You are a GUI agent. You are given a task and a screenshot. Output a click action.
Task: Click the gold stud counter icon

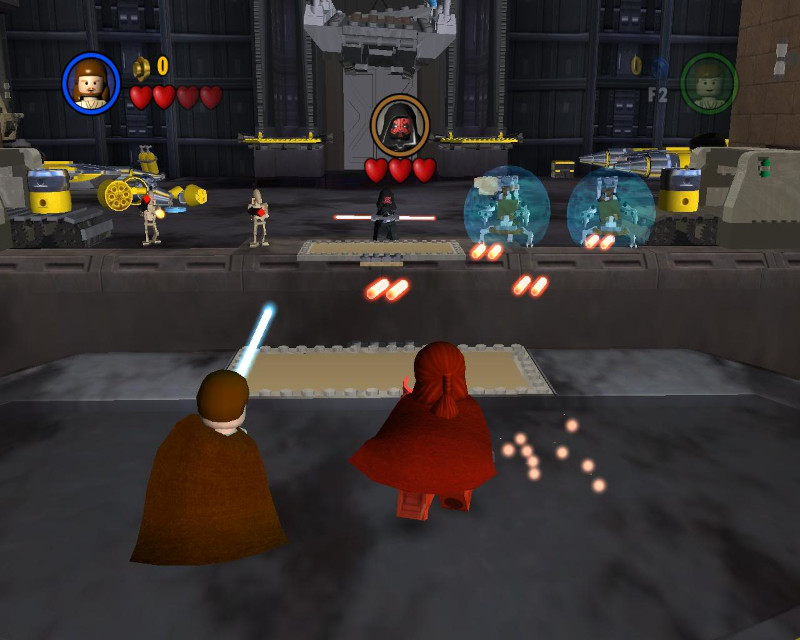(141, 67)
